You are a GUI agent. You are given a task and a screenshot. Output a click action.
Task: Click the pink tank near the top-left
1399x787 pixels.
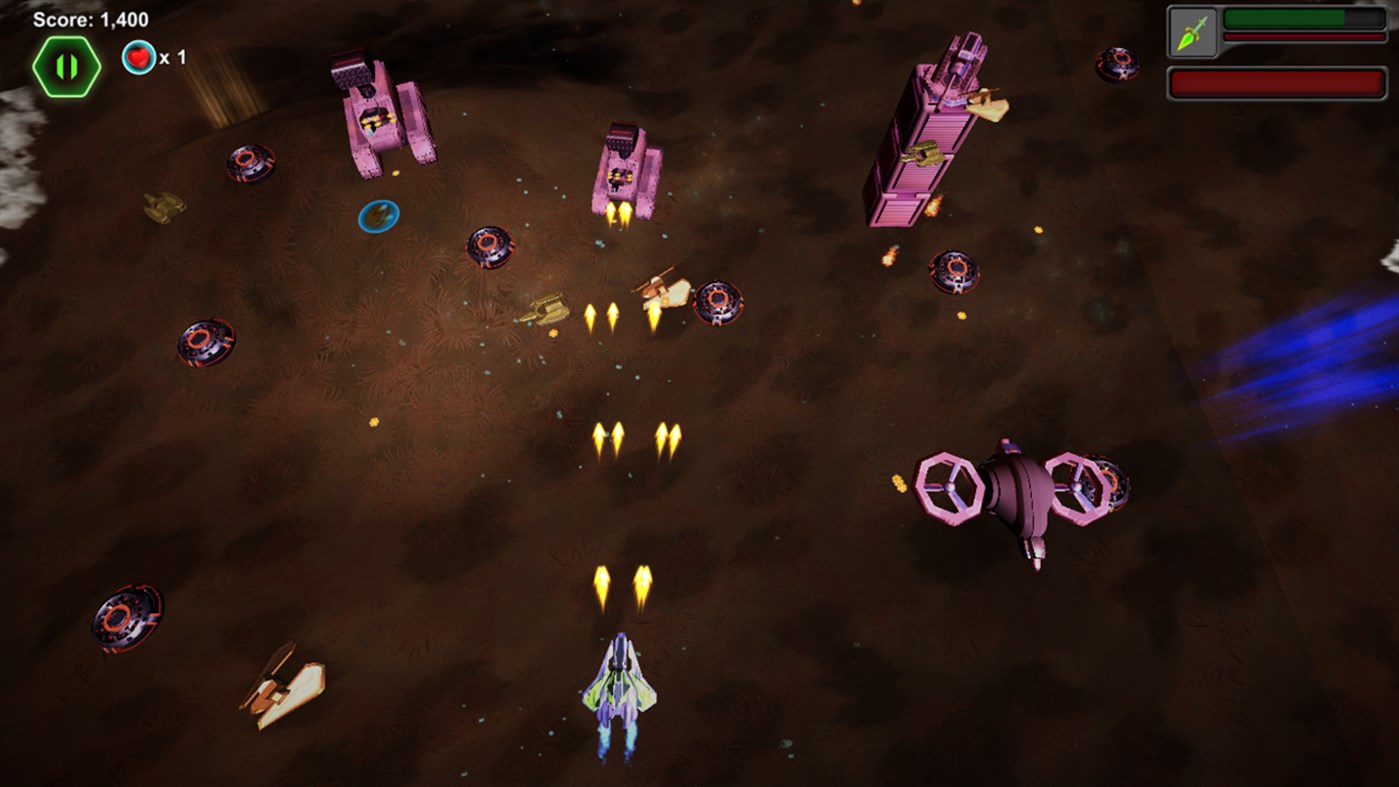click(380, 115)
